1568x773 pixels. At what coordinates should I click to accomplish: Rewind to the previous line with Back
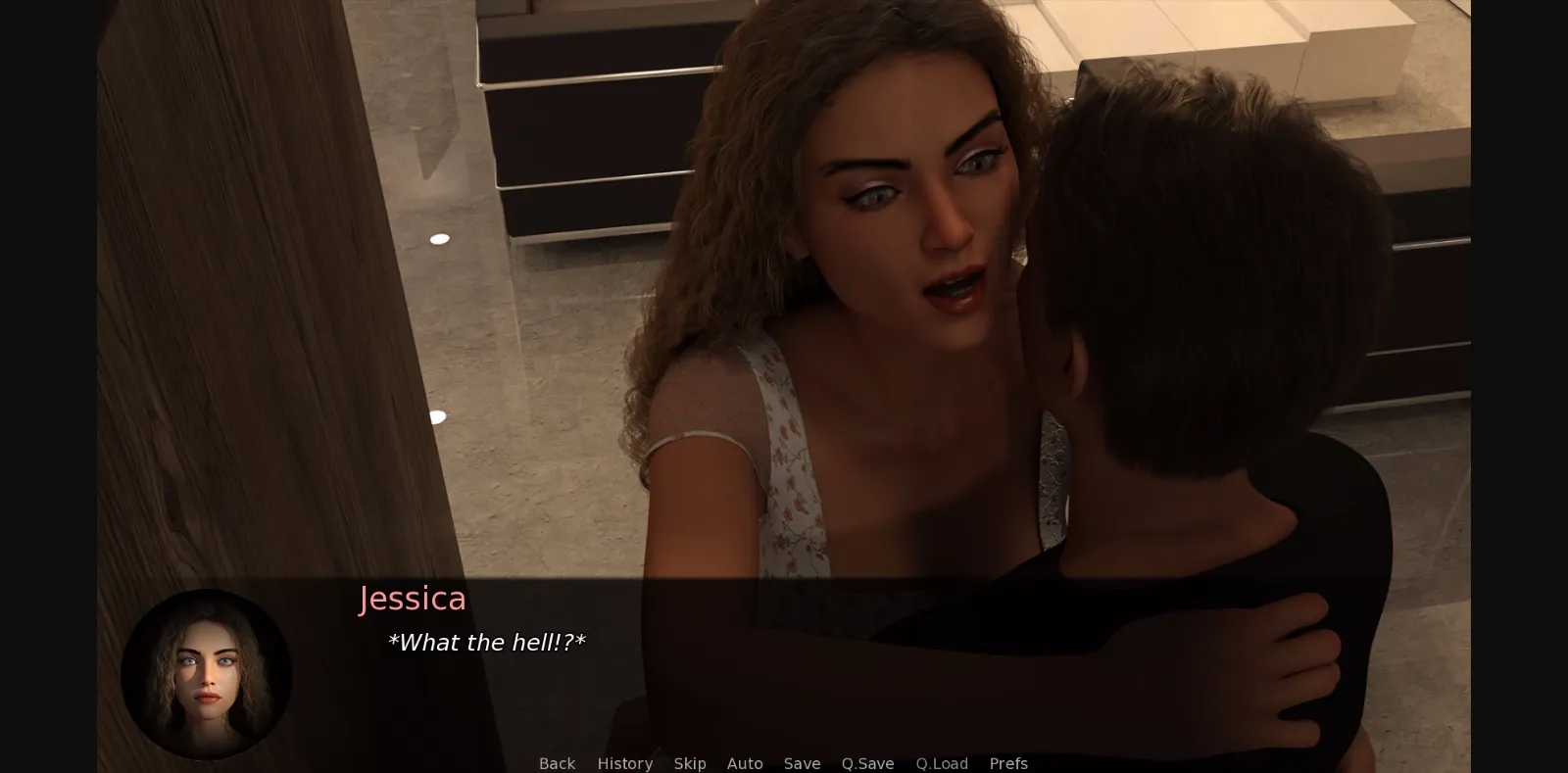point(556,763)
